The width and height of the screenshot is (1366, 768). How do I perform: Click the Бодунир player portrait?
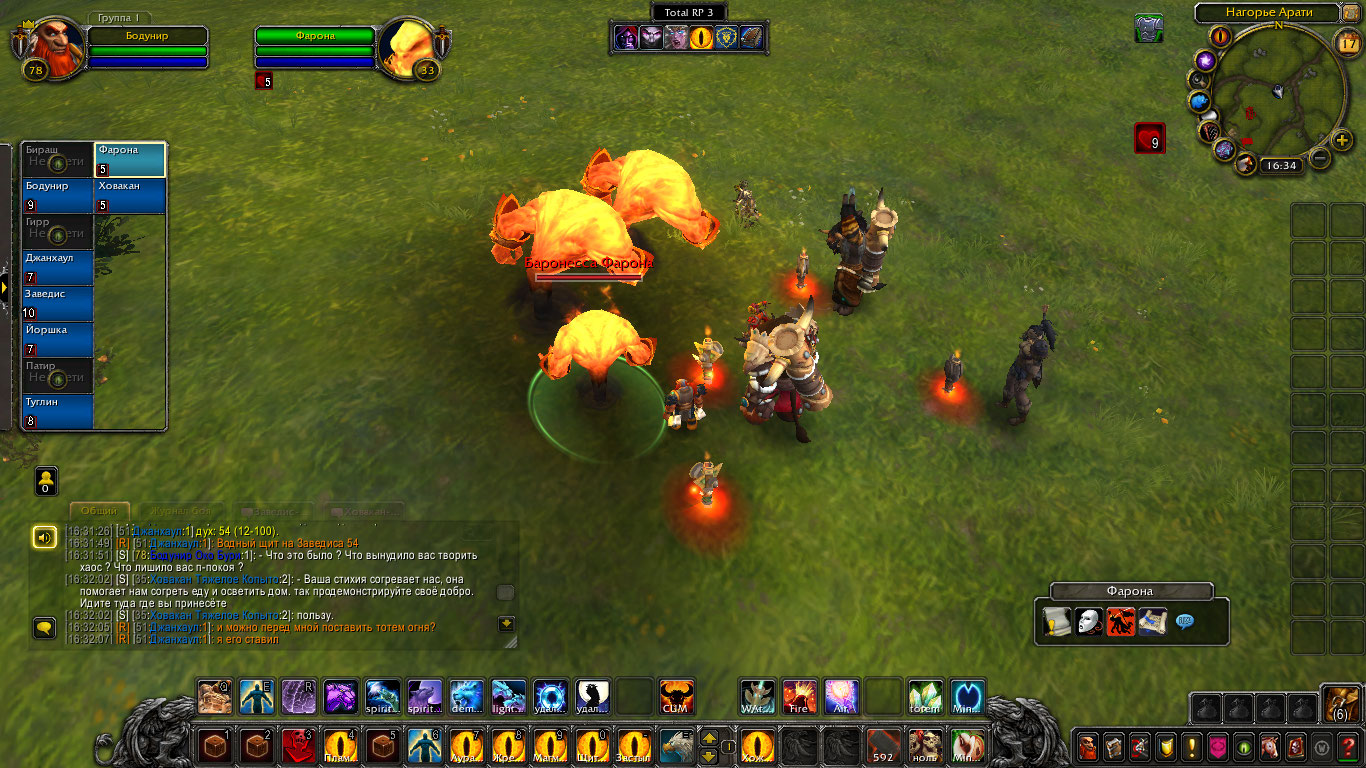tap(46, 46)
